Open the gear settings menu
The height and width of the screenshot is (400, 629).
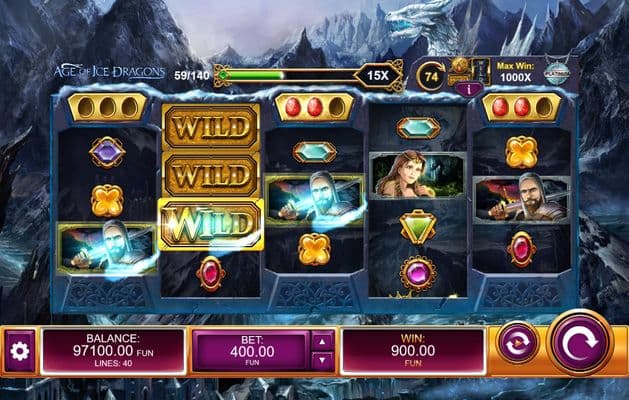click(18, 352)
